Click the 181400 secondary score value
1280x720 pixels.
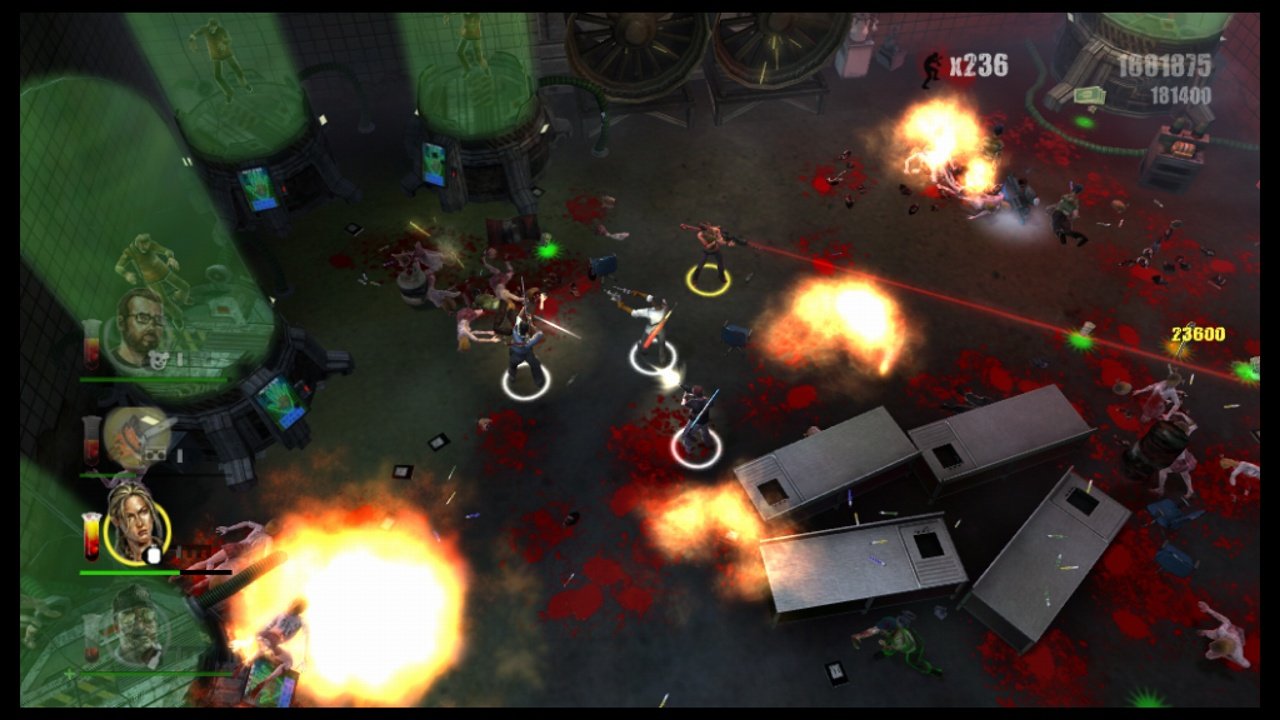[x=1181, y=94]
